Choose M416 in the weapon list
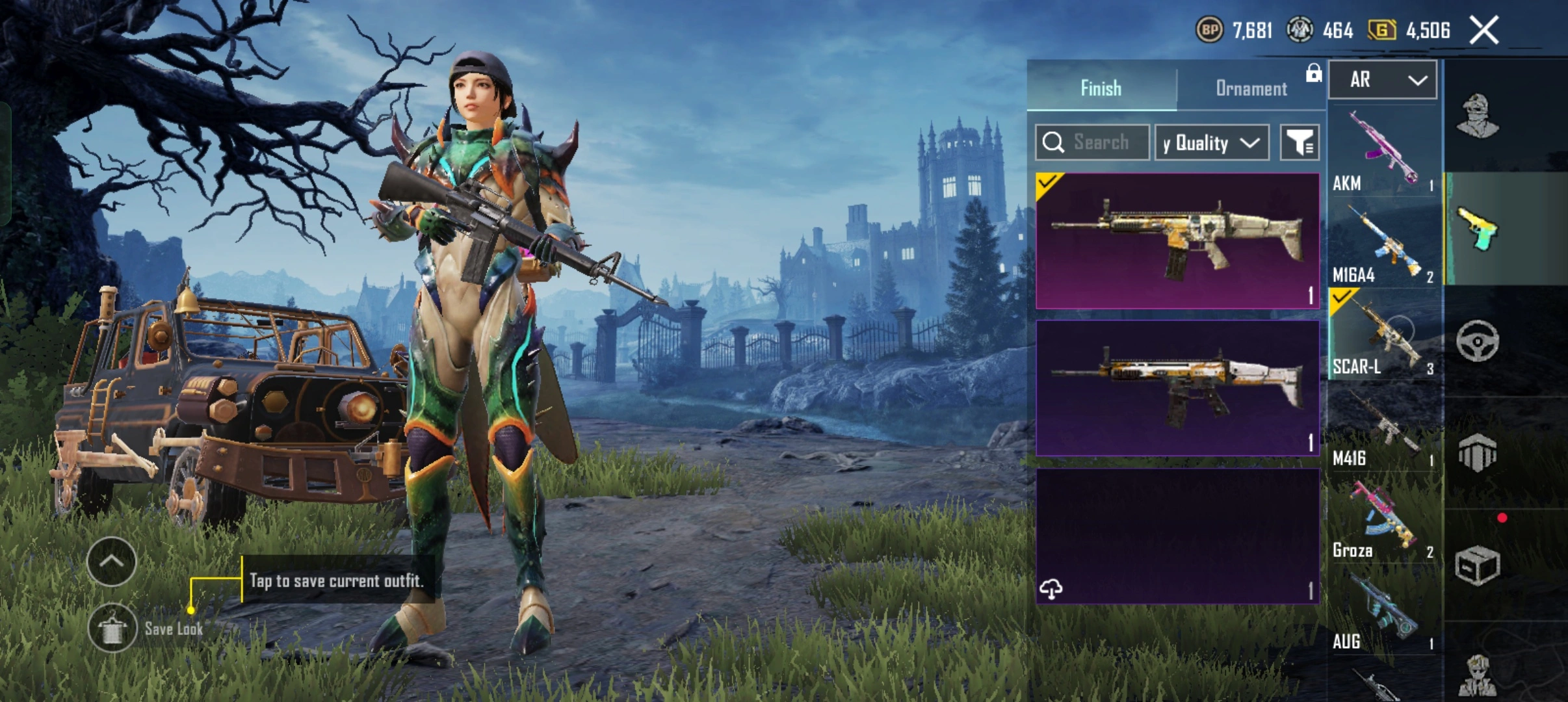This screenshot has width=1568, height=702. coord(1383,426)
